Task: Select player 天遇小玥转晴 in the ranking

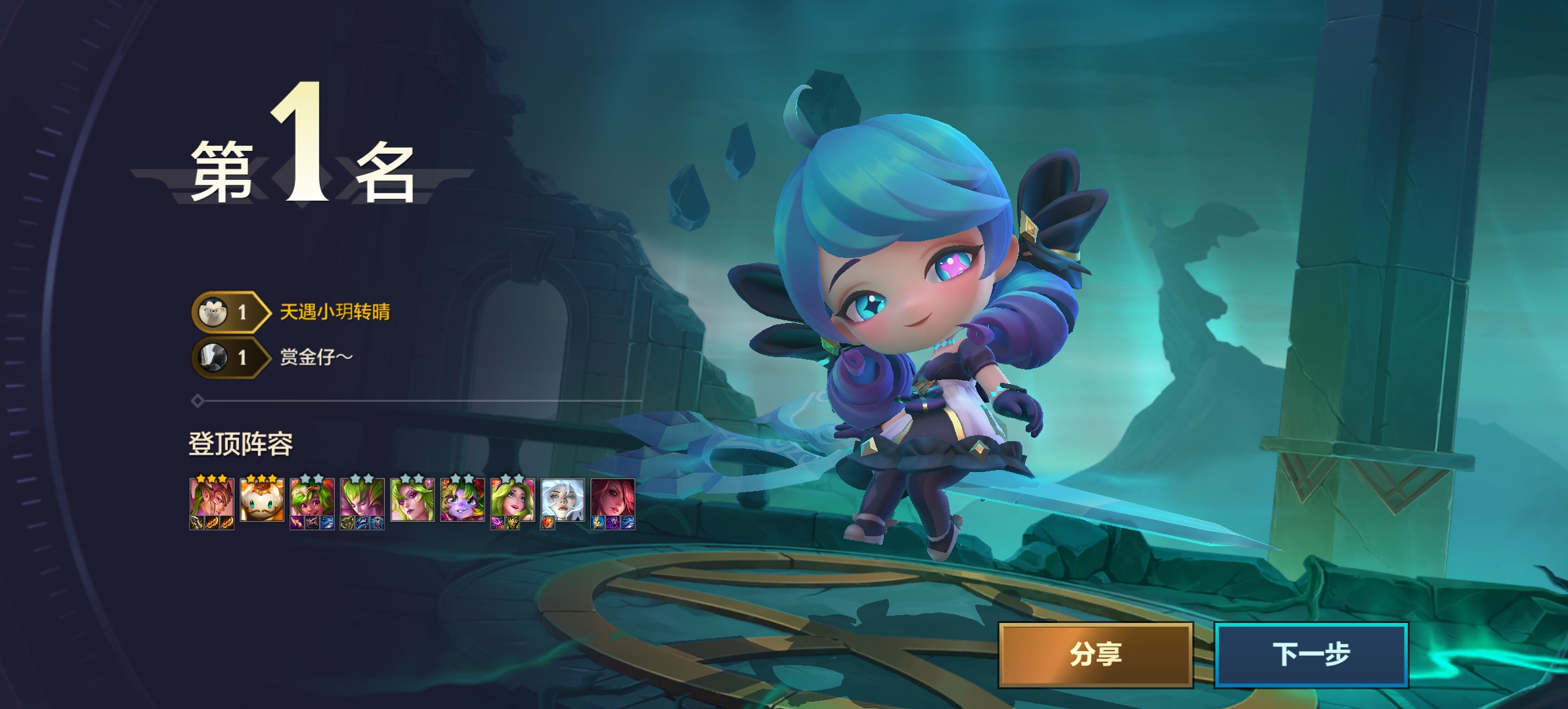Action: click(x=335, y=312)
